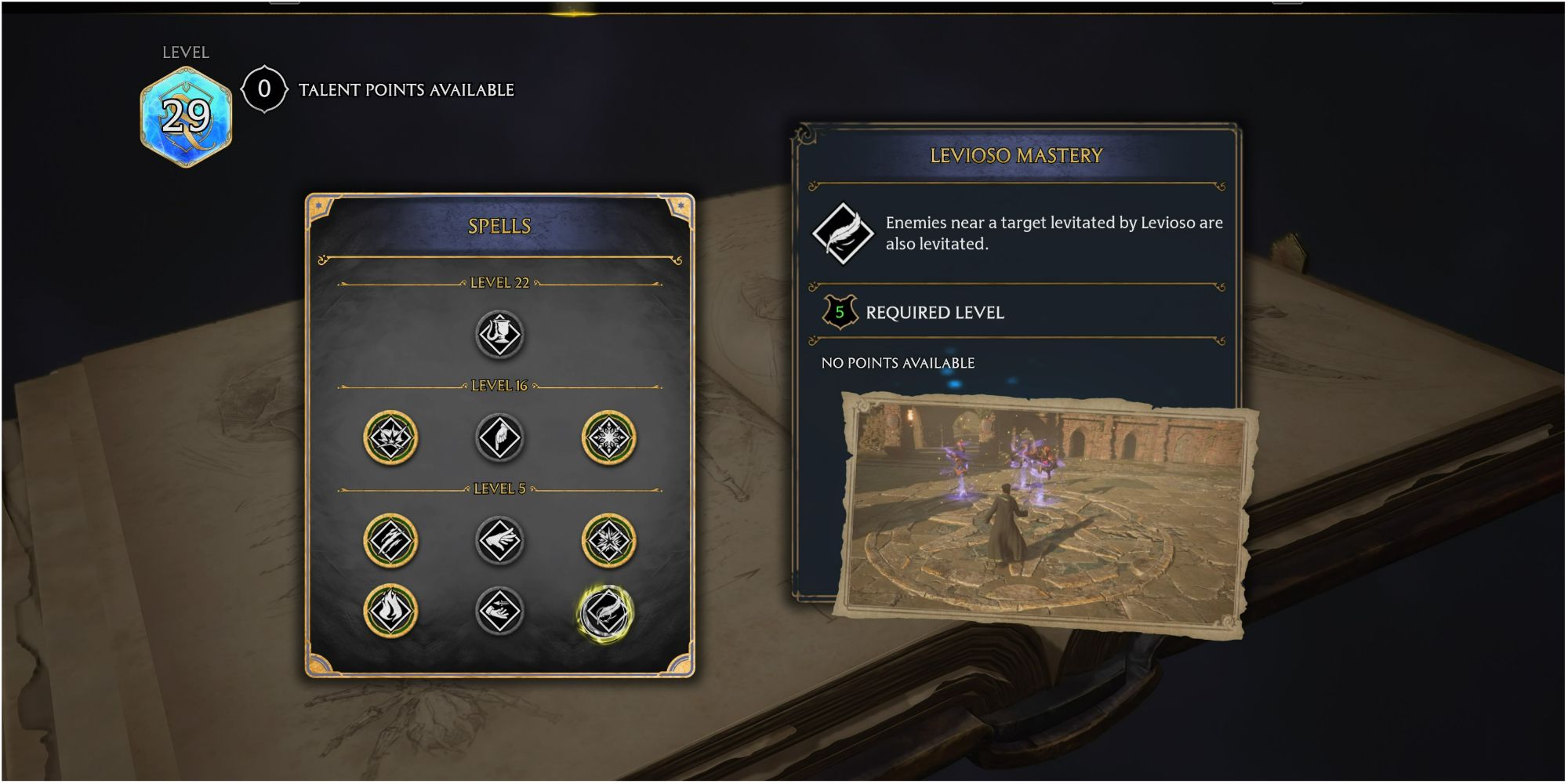Select the Glacius Mastery snowflake talent
This screenshot has width=1568, height=784.
point(611,437)
